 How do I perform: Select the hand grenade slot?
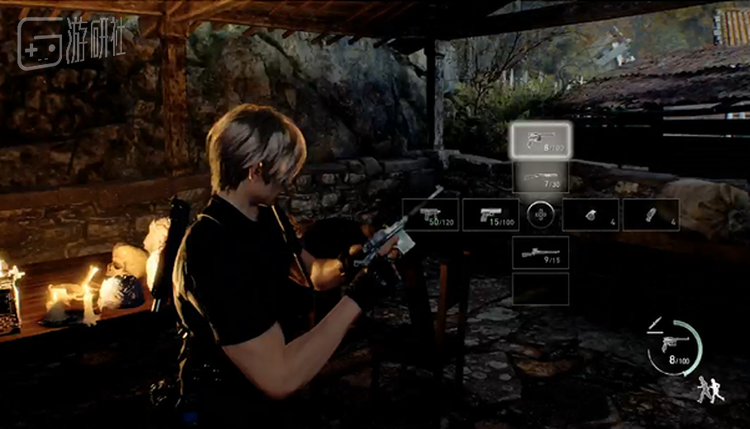pos(590,215)
